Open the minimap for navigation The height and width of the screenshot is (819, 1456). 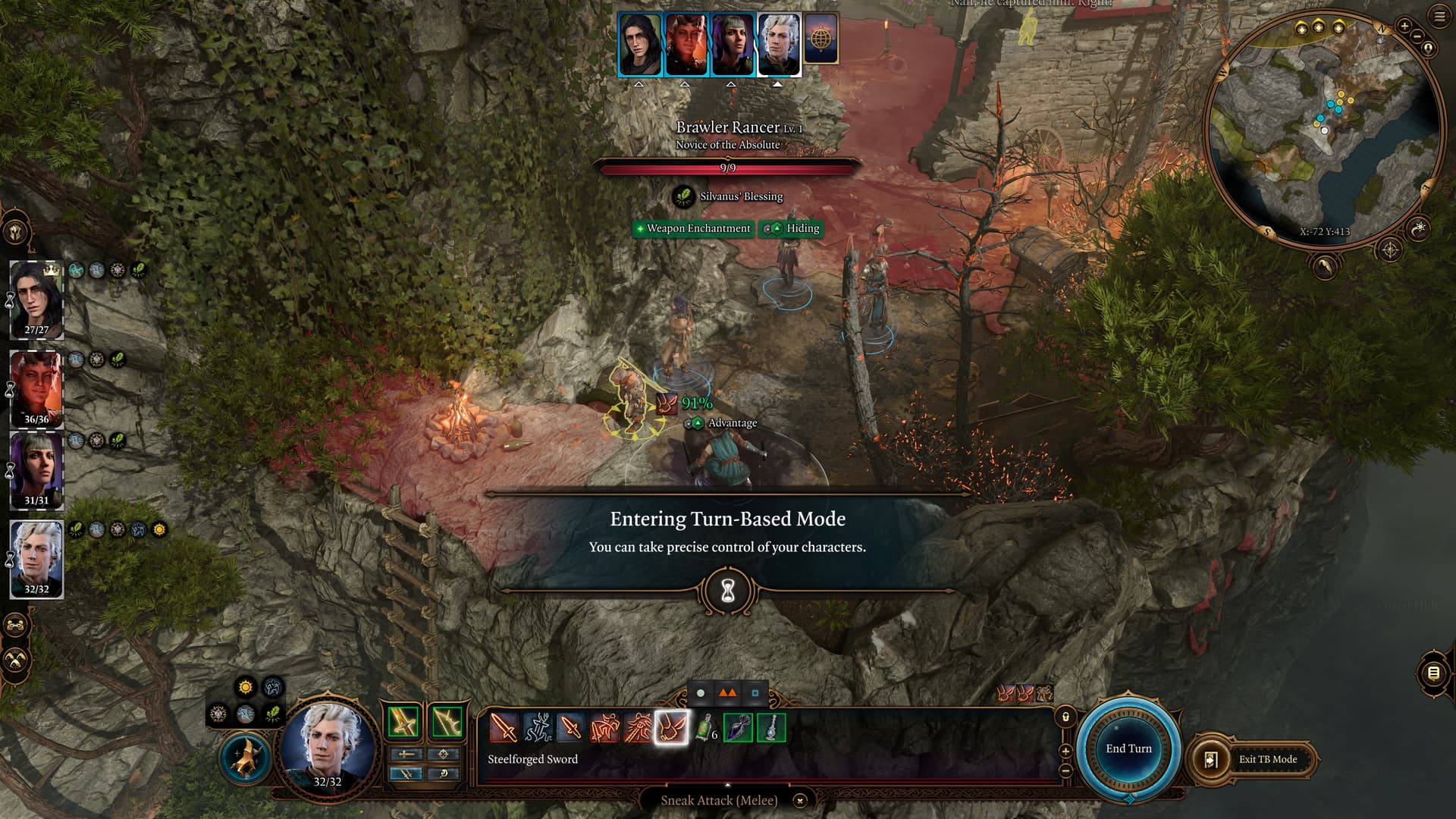pos(1323,129)
